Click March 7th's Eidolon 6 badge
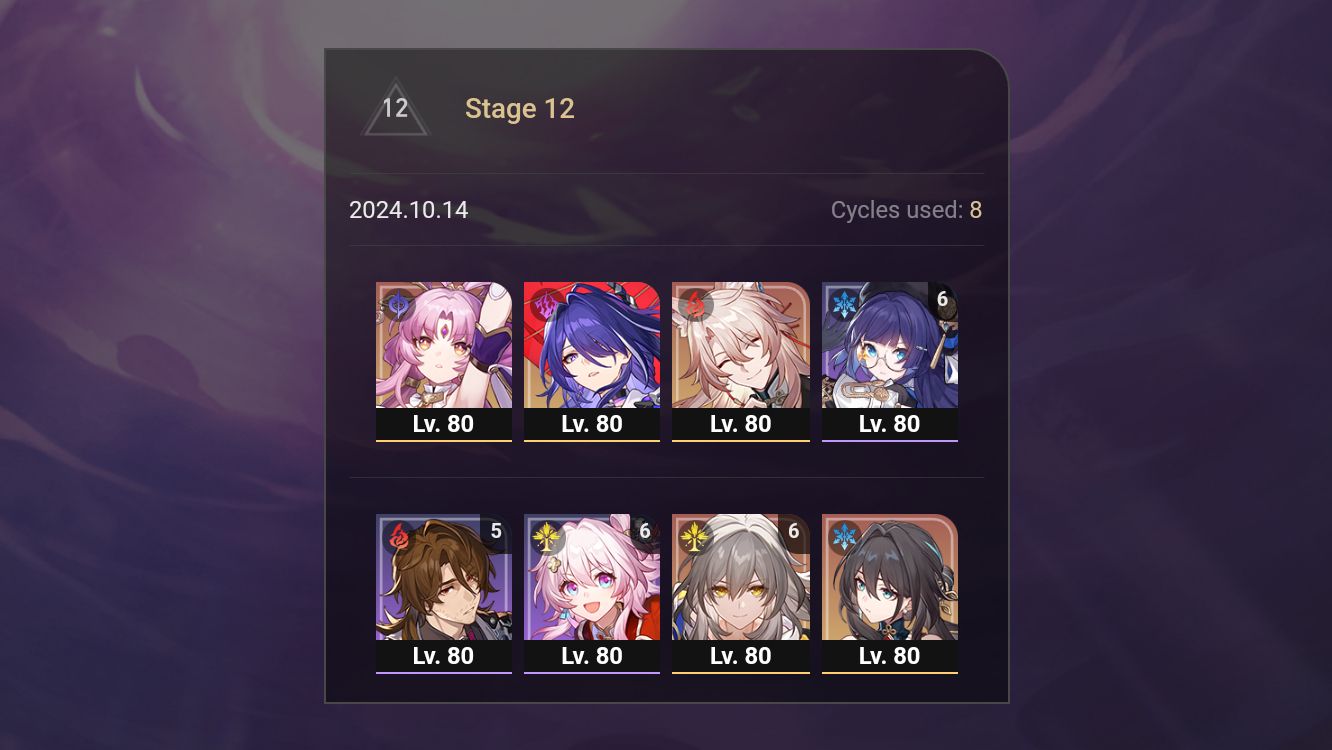 pyautogui.click(x=646, y=532)
